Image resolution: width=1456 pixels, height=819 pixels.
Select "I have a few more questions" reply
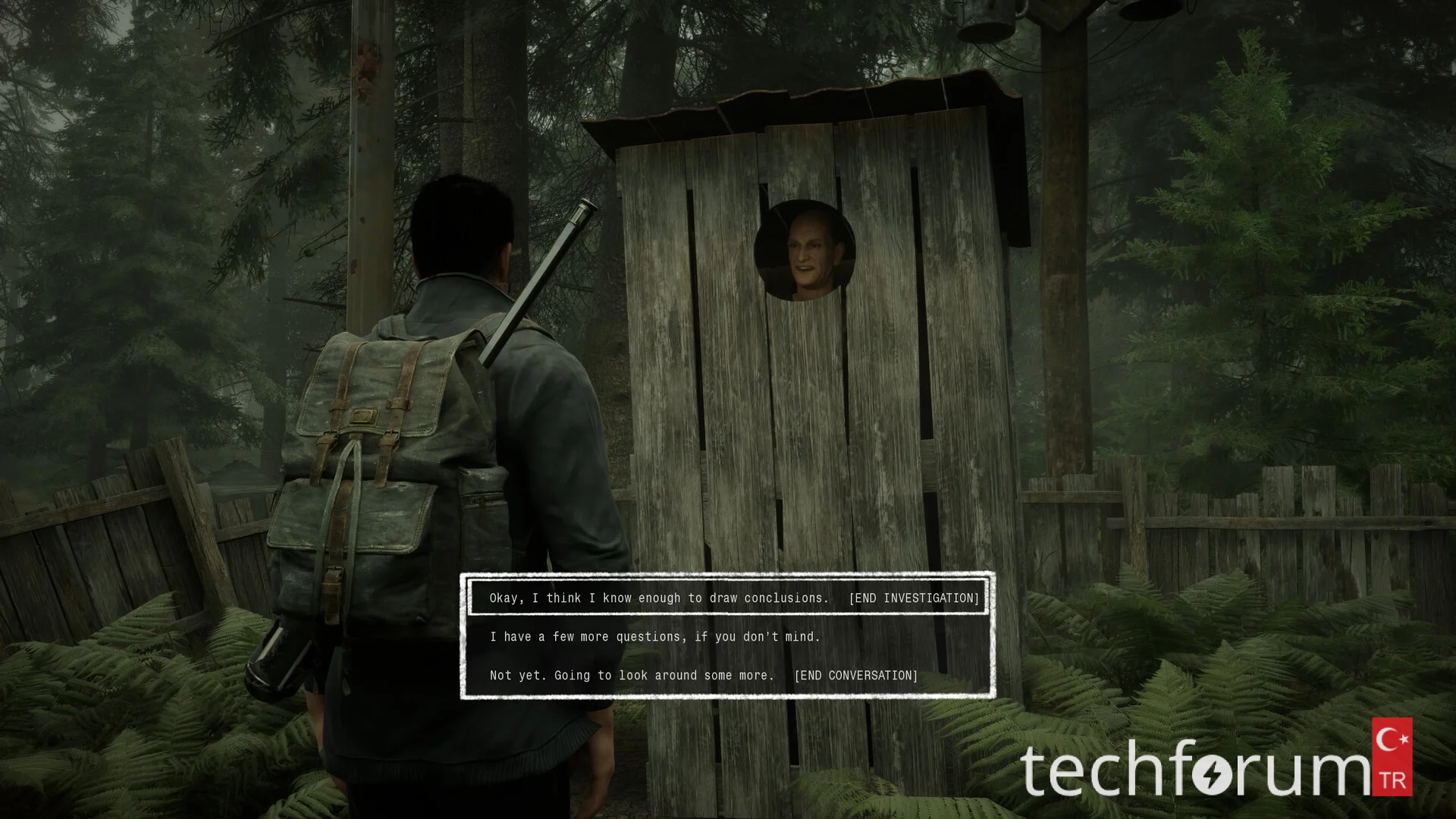tap(655, 636)
